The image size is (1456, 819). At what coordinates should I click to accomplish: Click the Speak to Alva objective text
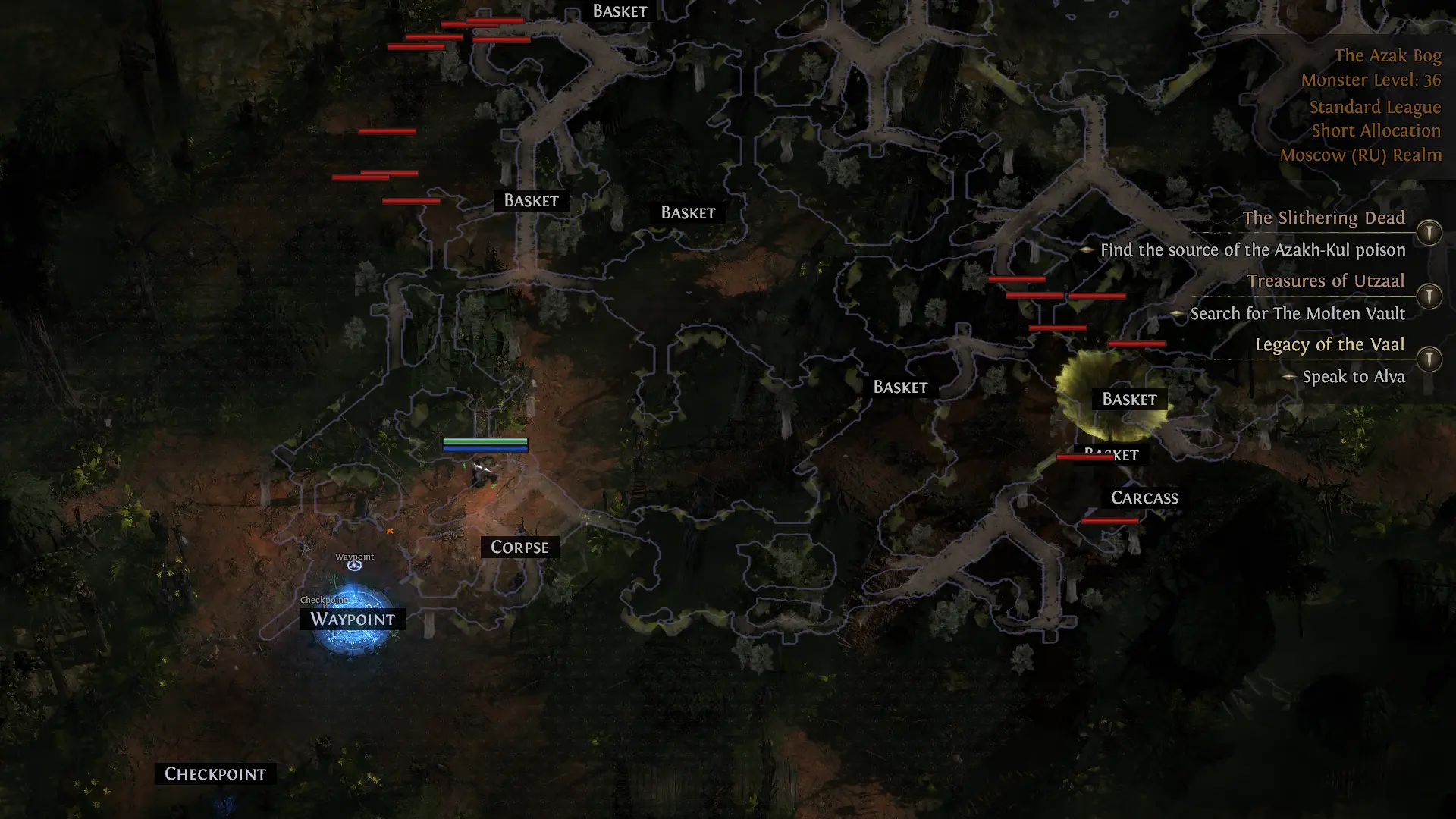pyautogui.click(x=1354, y=376)
